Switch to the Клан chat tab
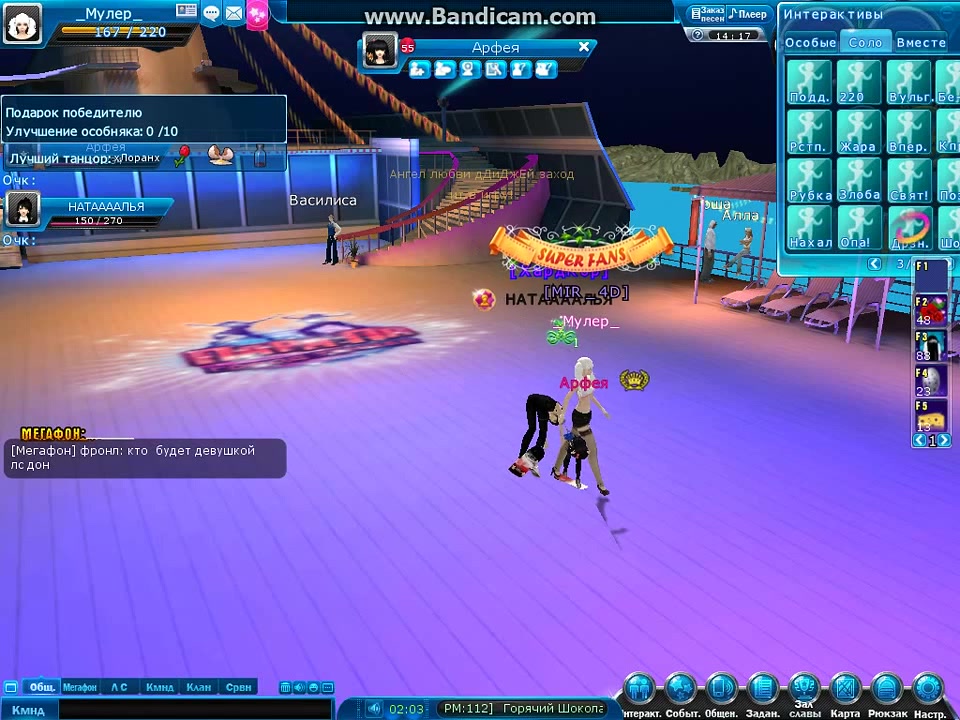Screen dimensions: 960x720 pos(198,687)
